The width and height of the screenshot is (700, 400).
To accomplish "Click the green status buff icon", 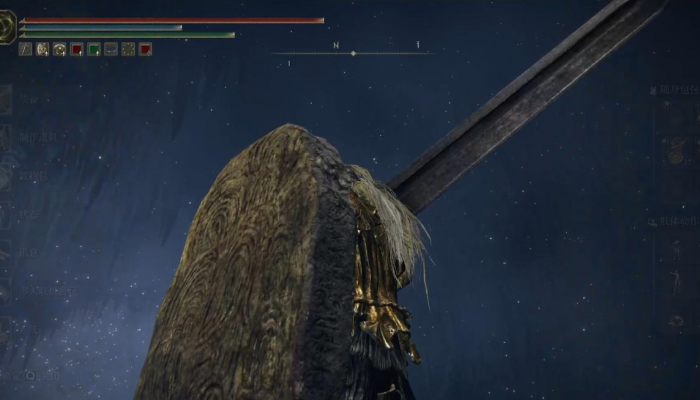I will tap(94, 49).
